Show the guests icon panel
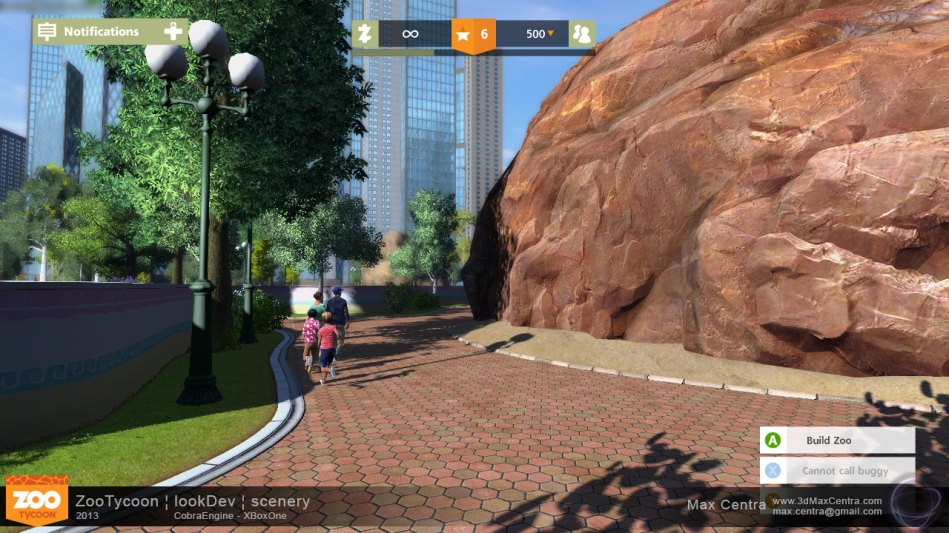This screenshot has width=949, height=533. point(581,34)
